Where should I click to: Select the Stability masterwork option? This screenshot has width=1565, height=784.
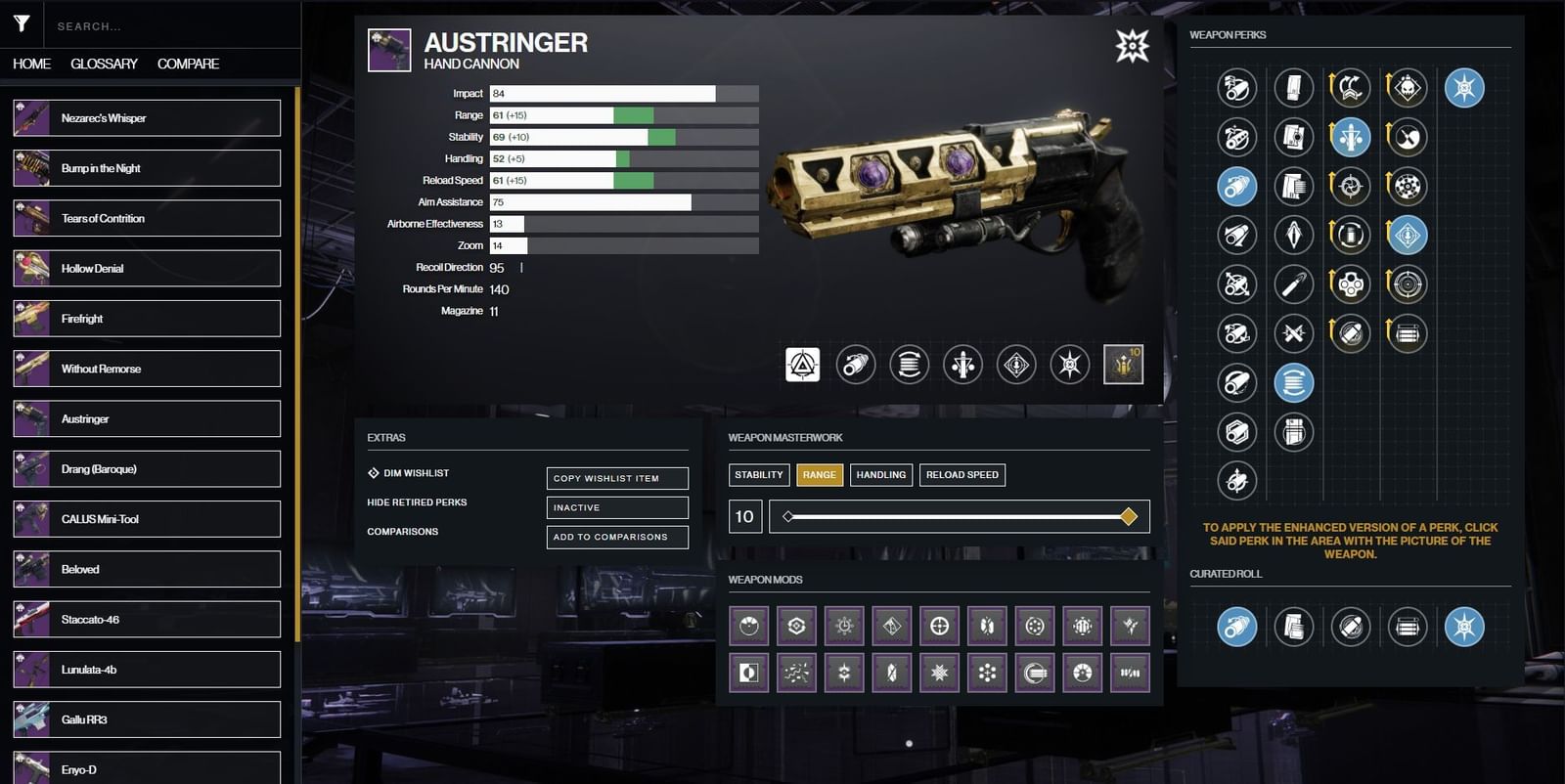759,474
